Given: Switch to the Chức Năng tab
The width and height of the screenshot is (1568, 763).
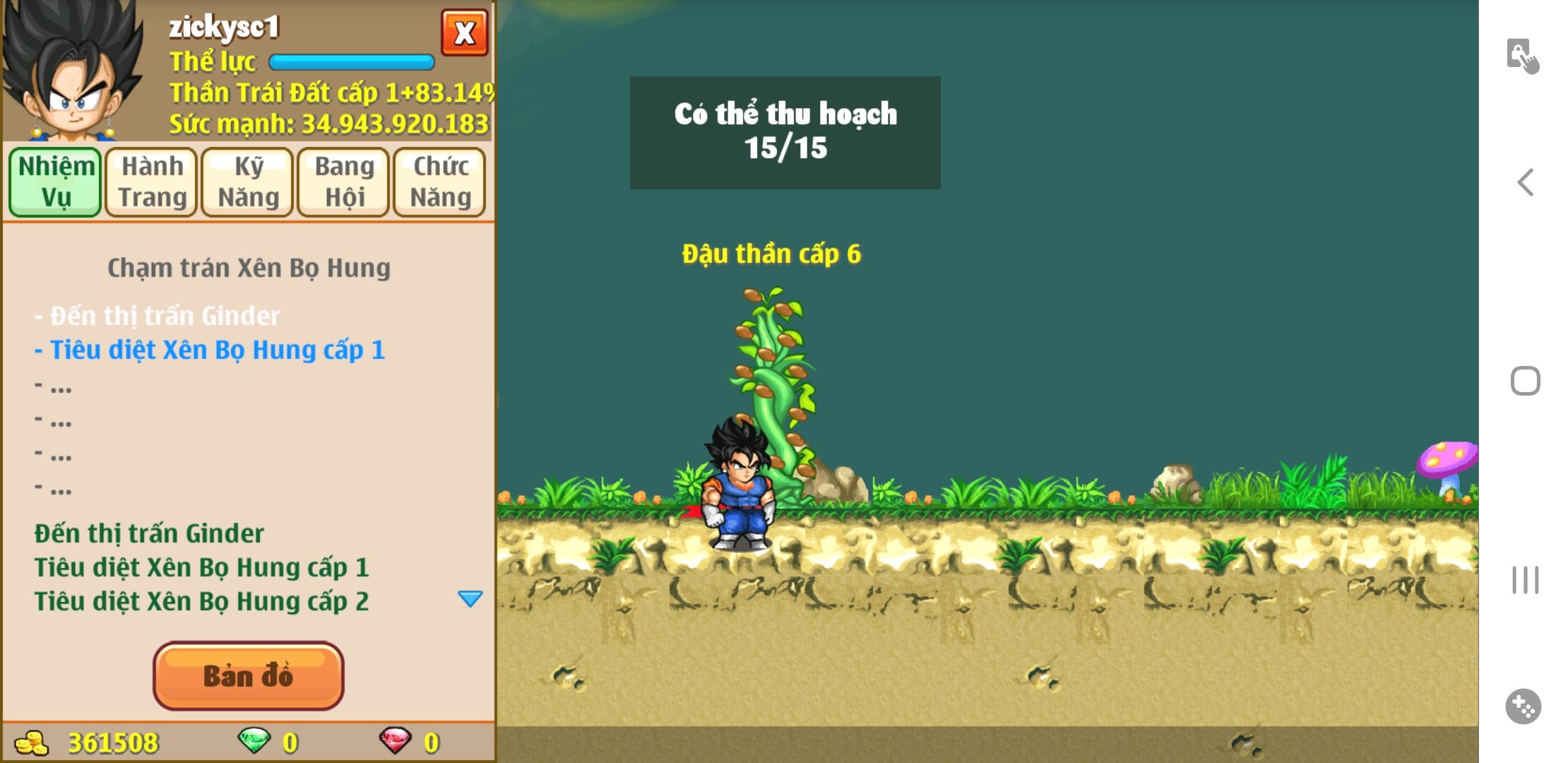Looking at the screenshot, I should [x=440, y=182].
